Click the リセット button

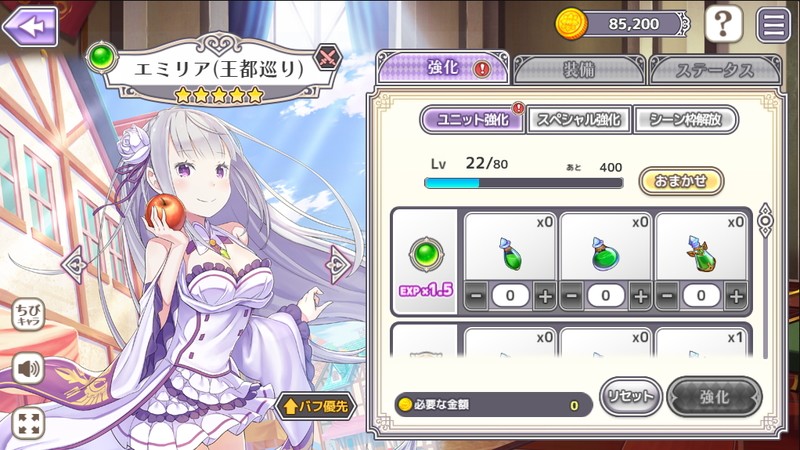coord(630,397)
